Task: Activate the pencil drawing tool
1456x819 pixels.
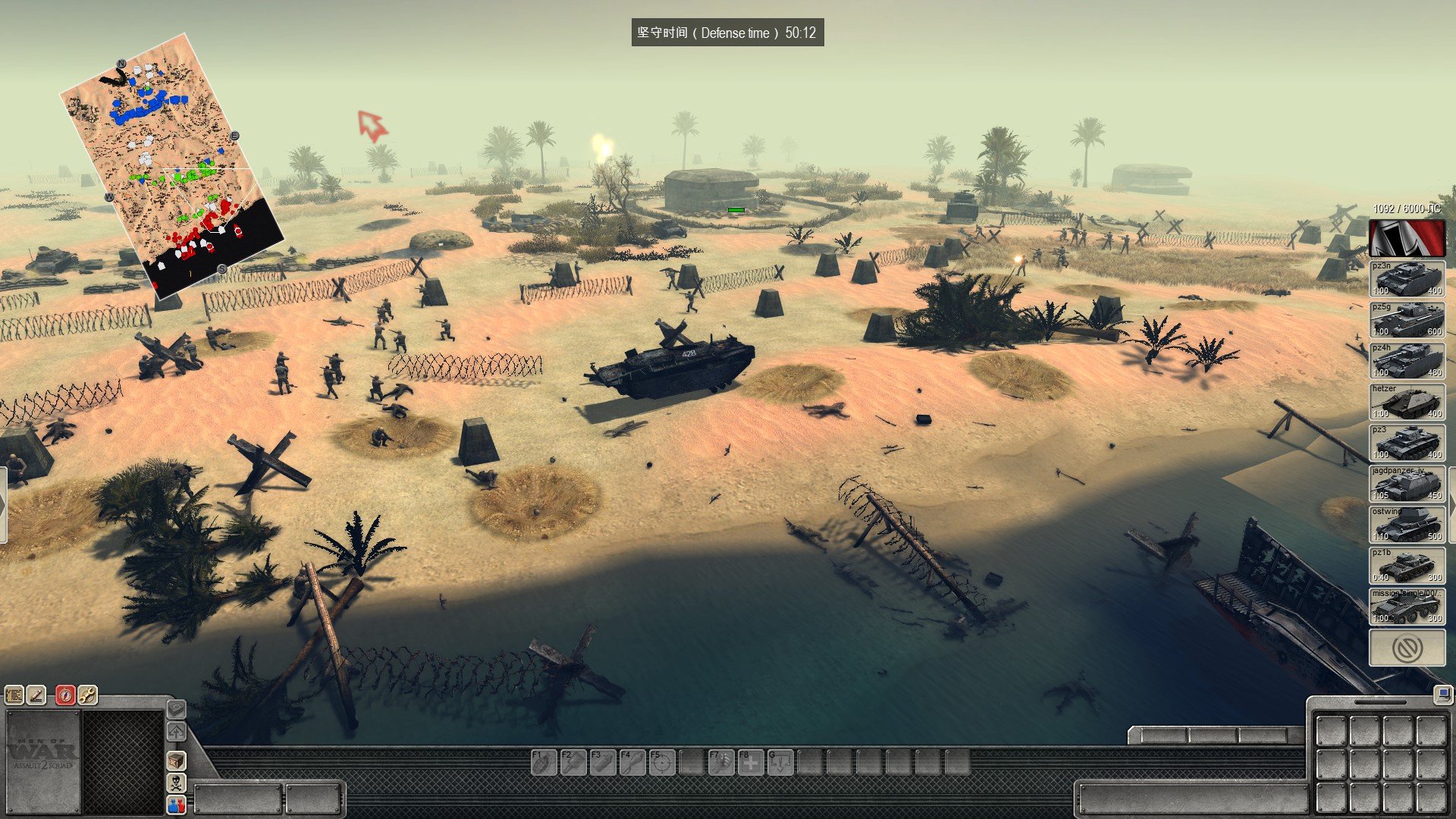Action: coord(36,695)
